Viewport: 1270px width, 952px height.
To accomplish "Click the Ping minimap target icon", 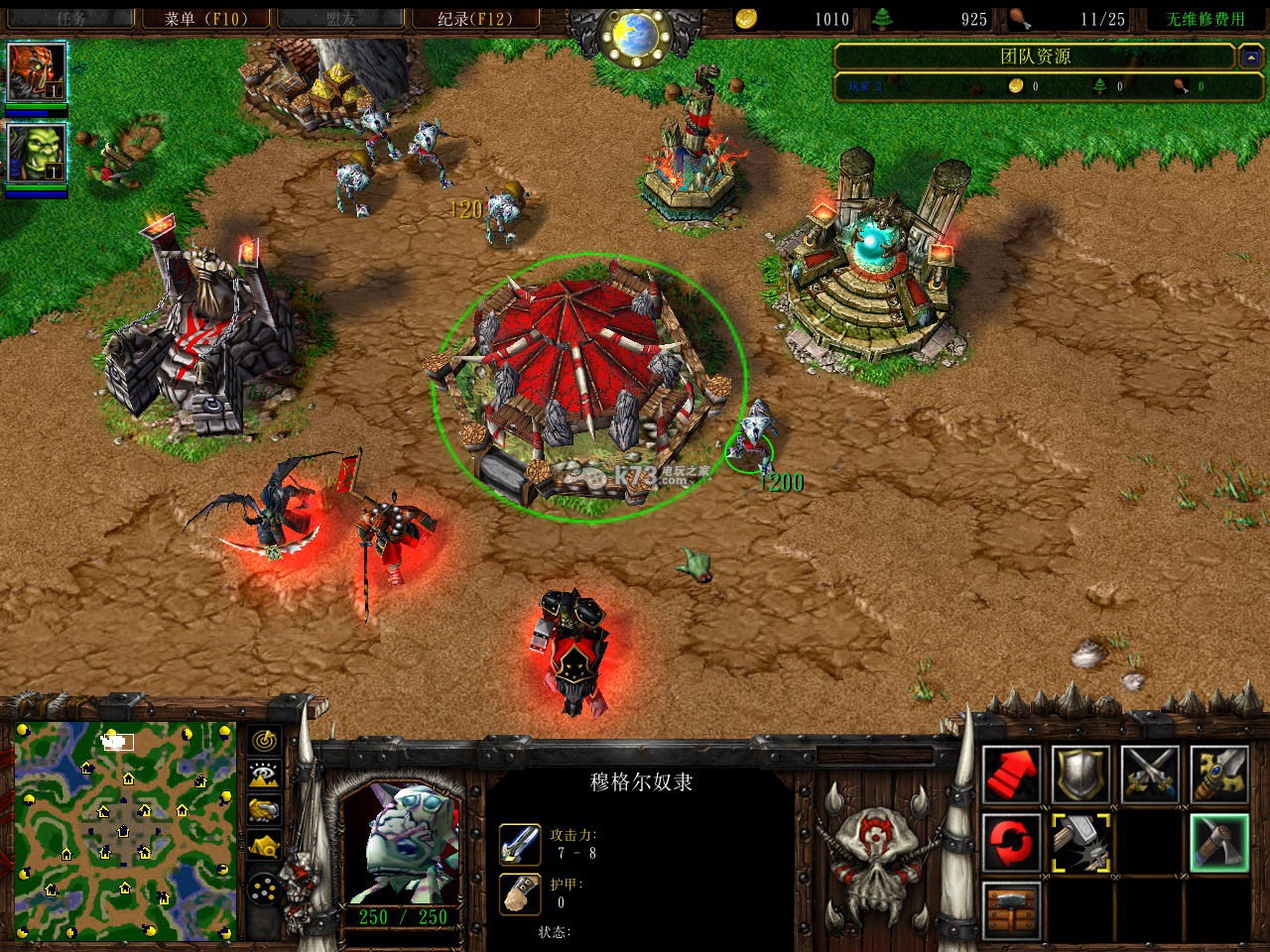I will coord(263,740).
